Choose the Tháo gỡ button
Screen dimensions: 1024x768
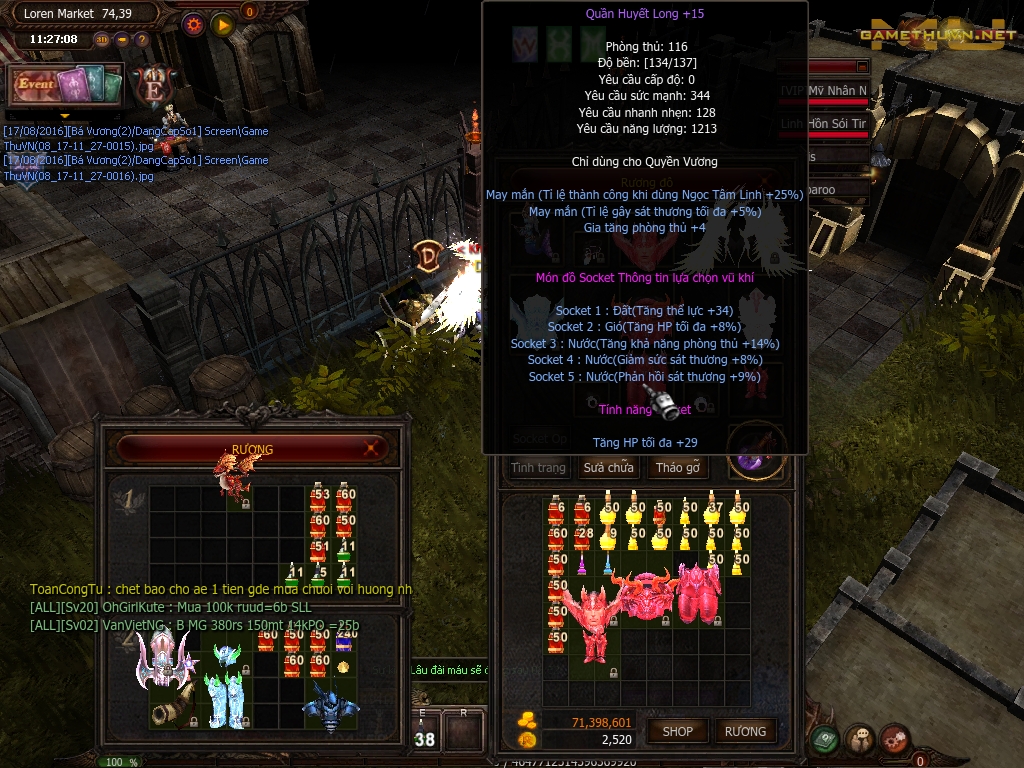677,467
